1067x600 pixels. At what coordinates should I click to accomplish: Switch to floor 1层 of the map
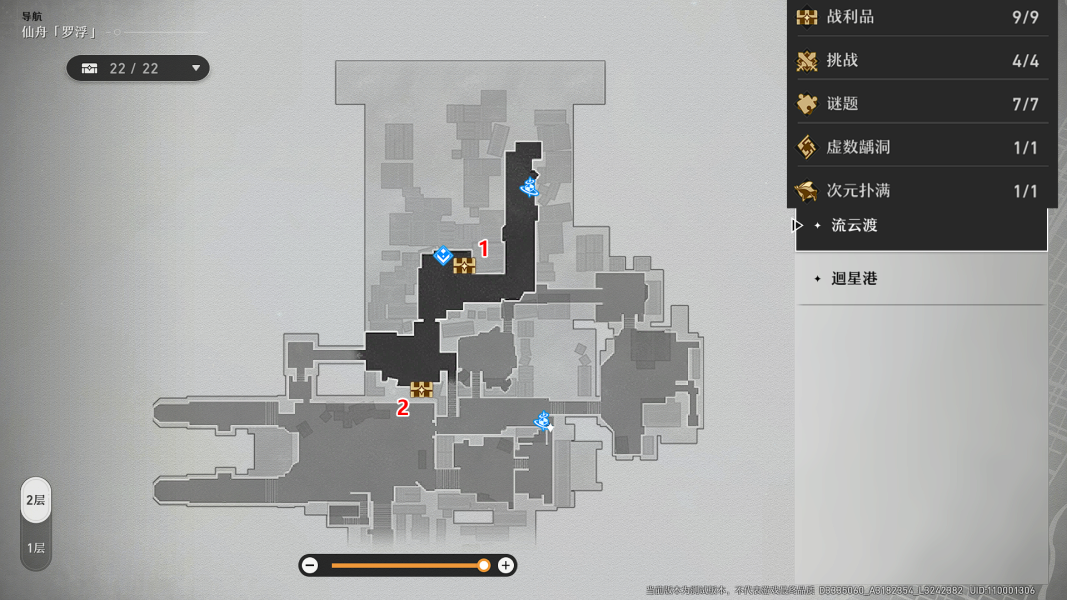pyautogui.click(x=36, y=548)
